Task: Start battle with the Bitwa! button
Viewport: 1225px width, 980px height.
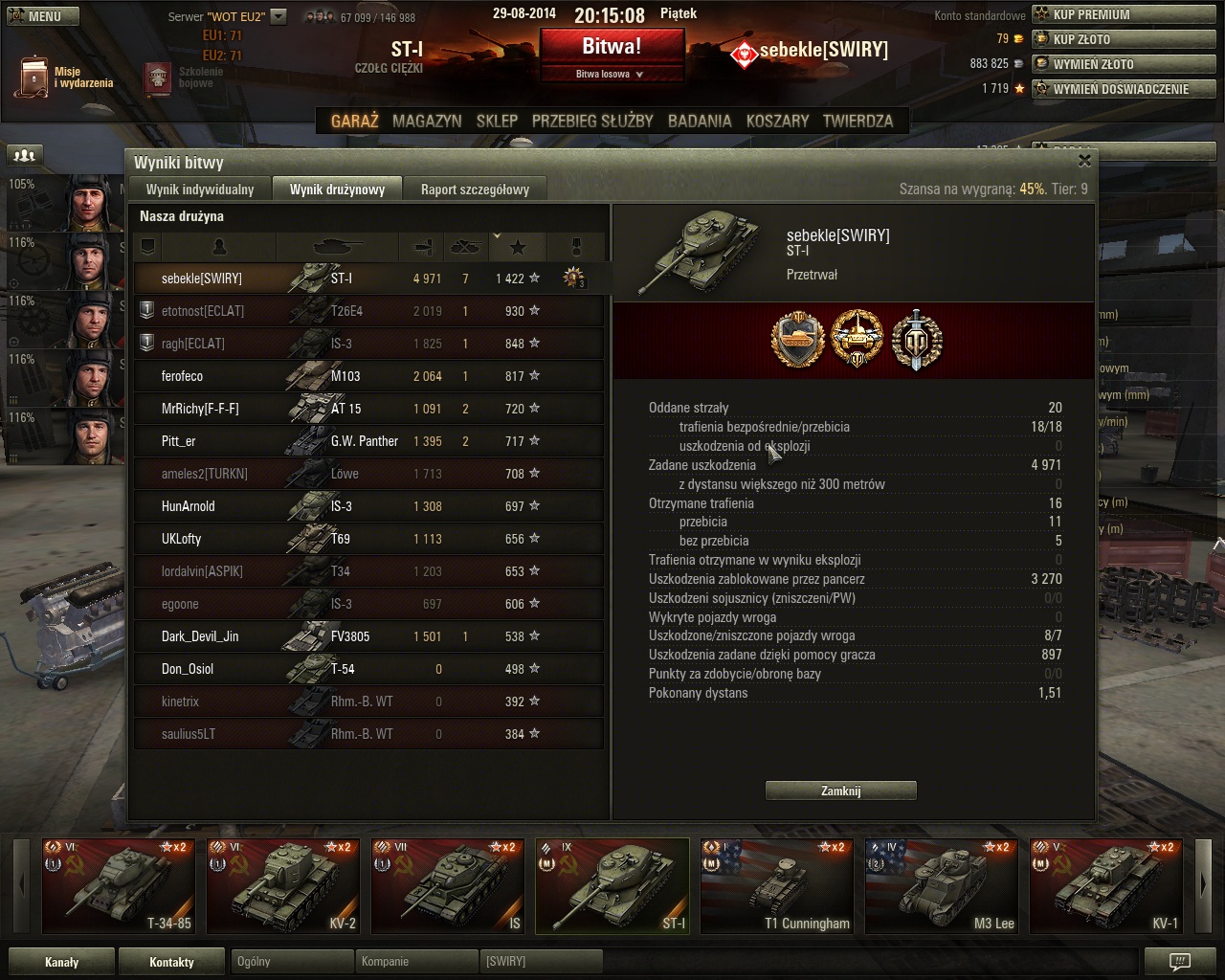Action: (612, 46)
